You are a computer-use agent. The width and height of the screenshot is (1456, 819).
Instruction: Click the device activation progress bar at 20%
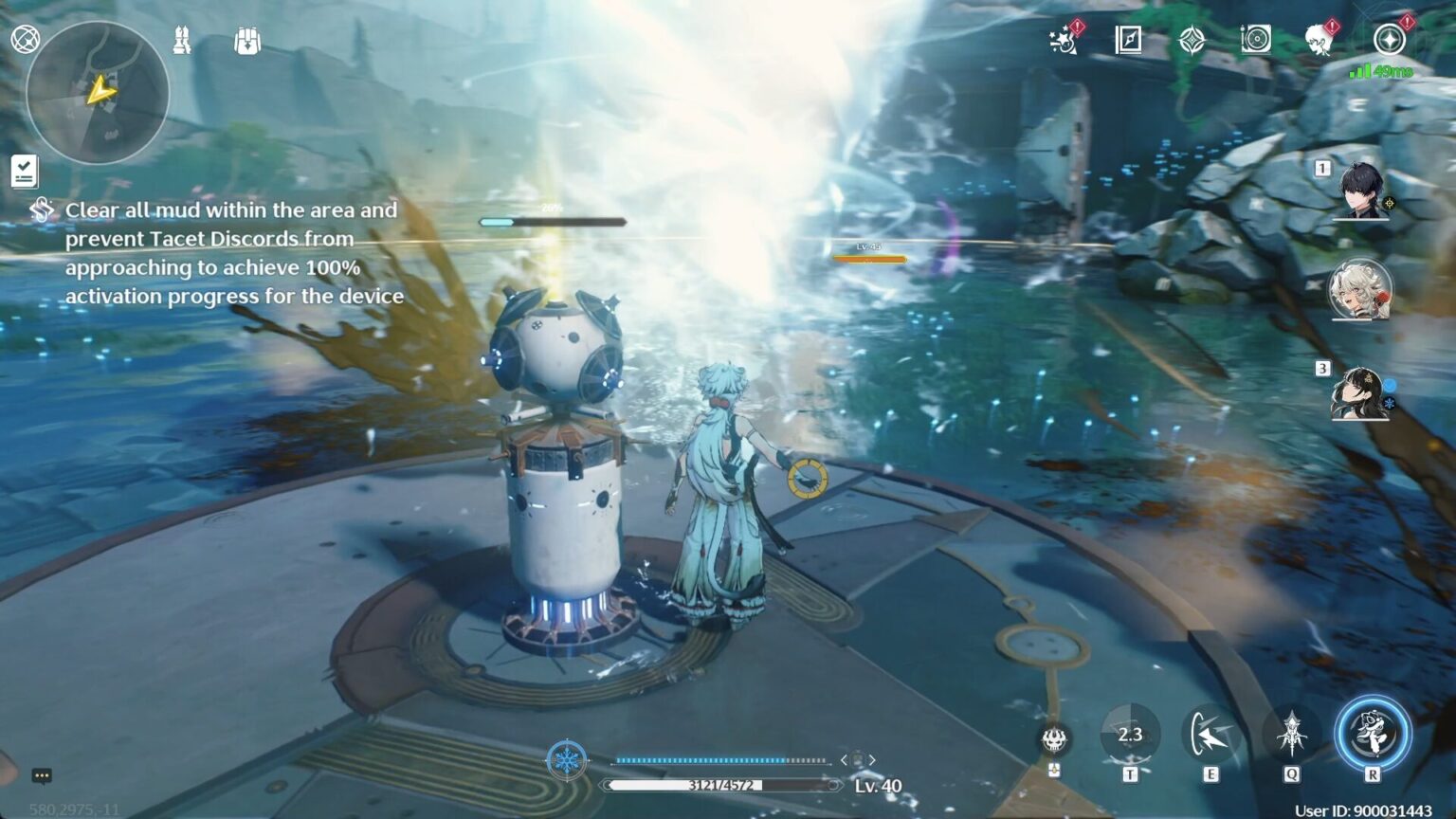(553, 220)
